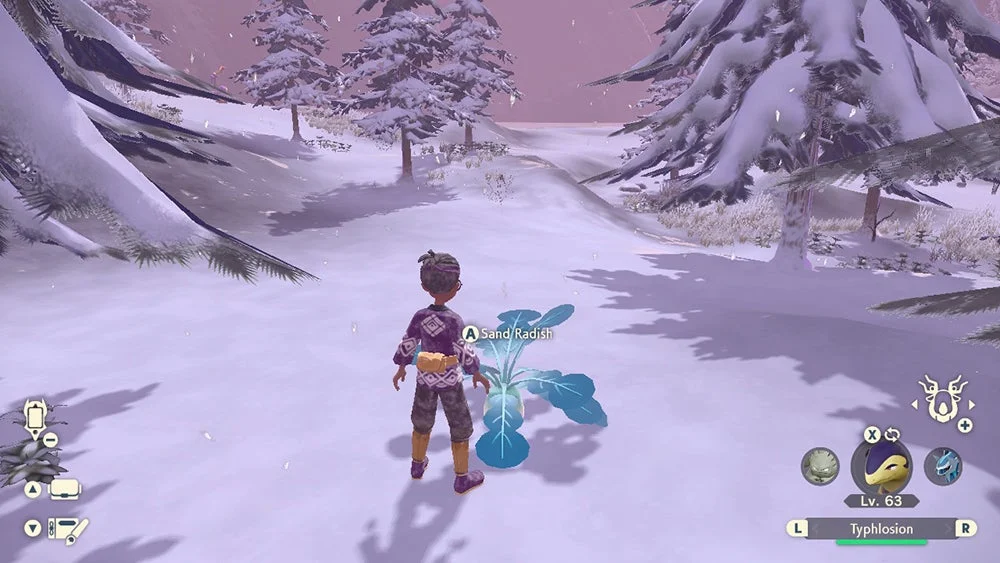Select the Wyrdeer ride icon

click(939, 400)
